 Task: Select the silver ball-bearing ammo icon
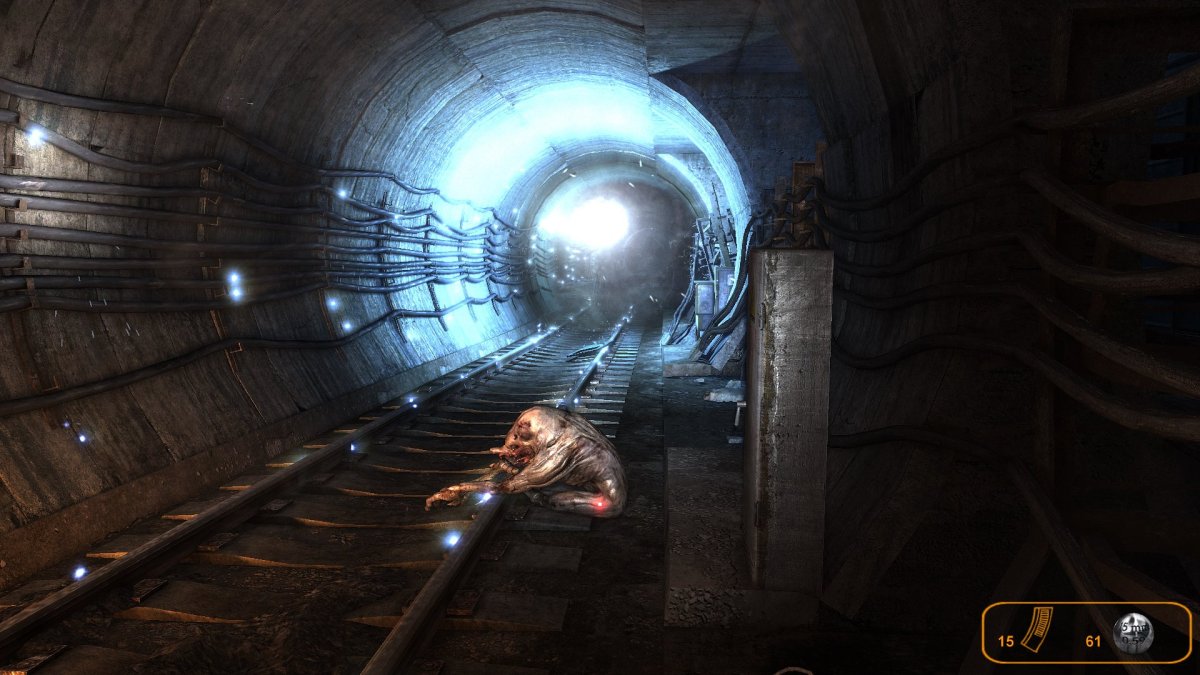[x=1135, y=633]
